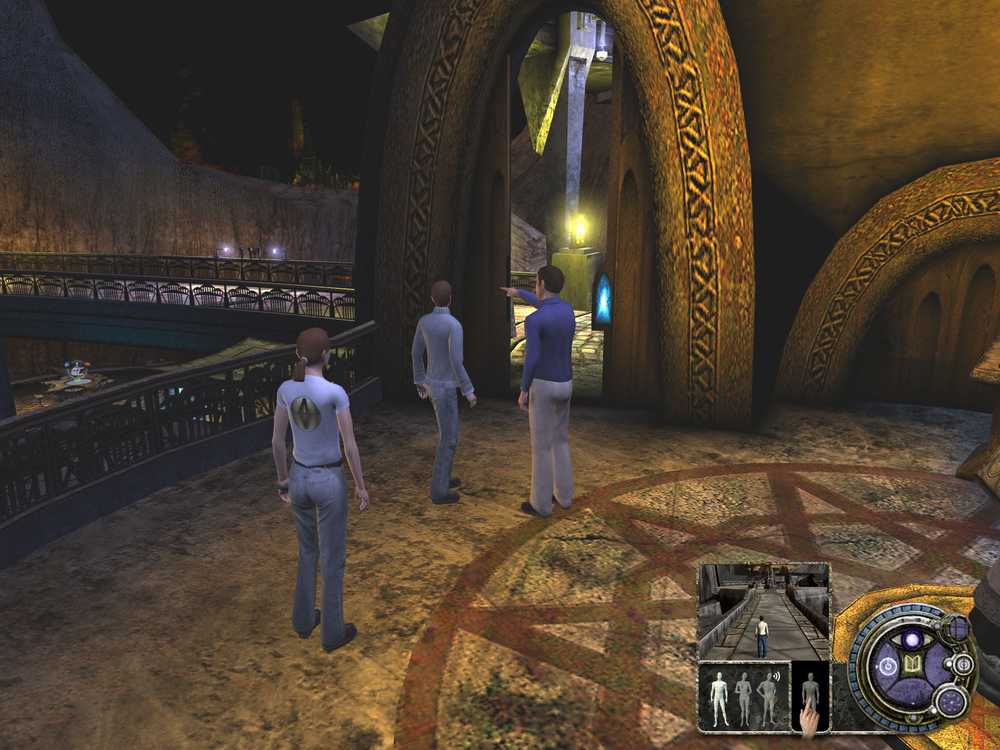The width and height of the screenshot is (1000, 750).
Task: Open the starry dotted orb on the dial
Action: (951, 701)
